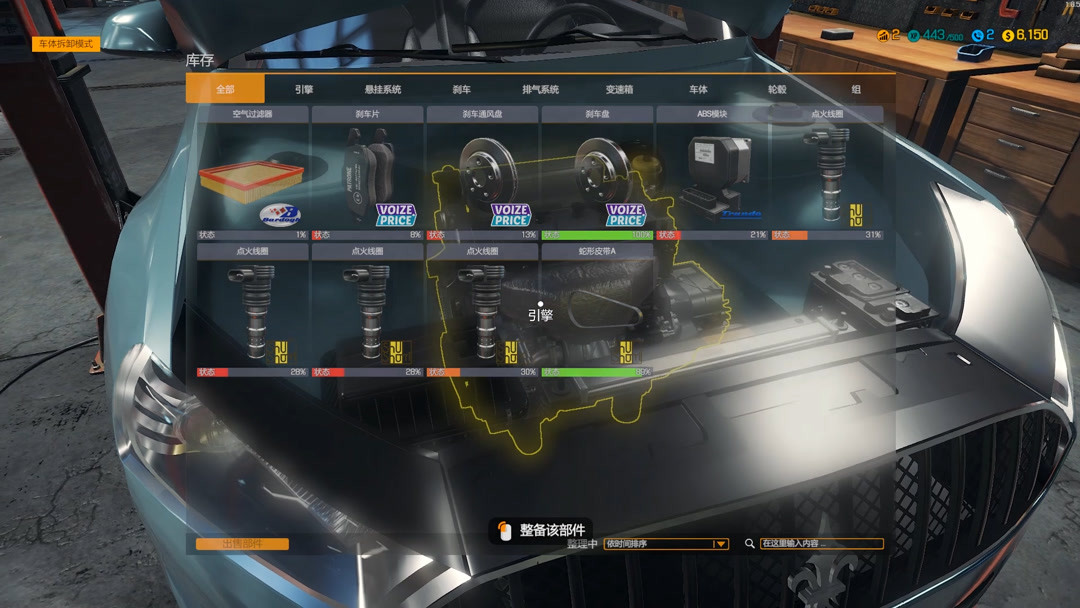The height and width of the screenshot is (608, 1080).
Task: Open the 依时间排序 sort dropdown
Action: [x=665, y=544]
